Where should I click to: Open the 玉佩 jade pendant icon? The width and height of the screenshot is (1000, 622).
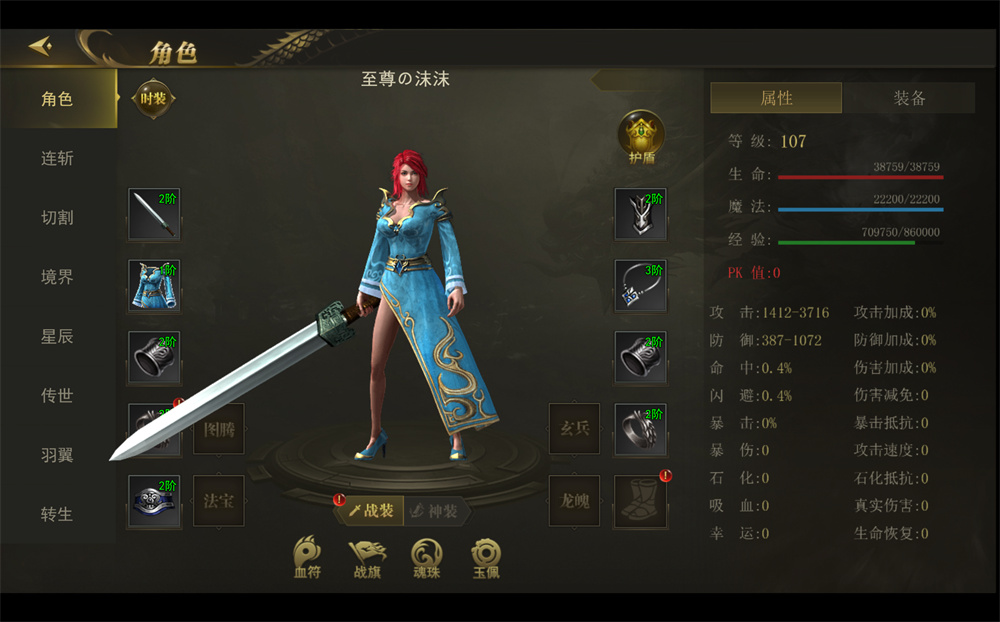pos(487,557)
